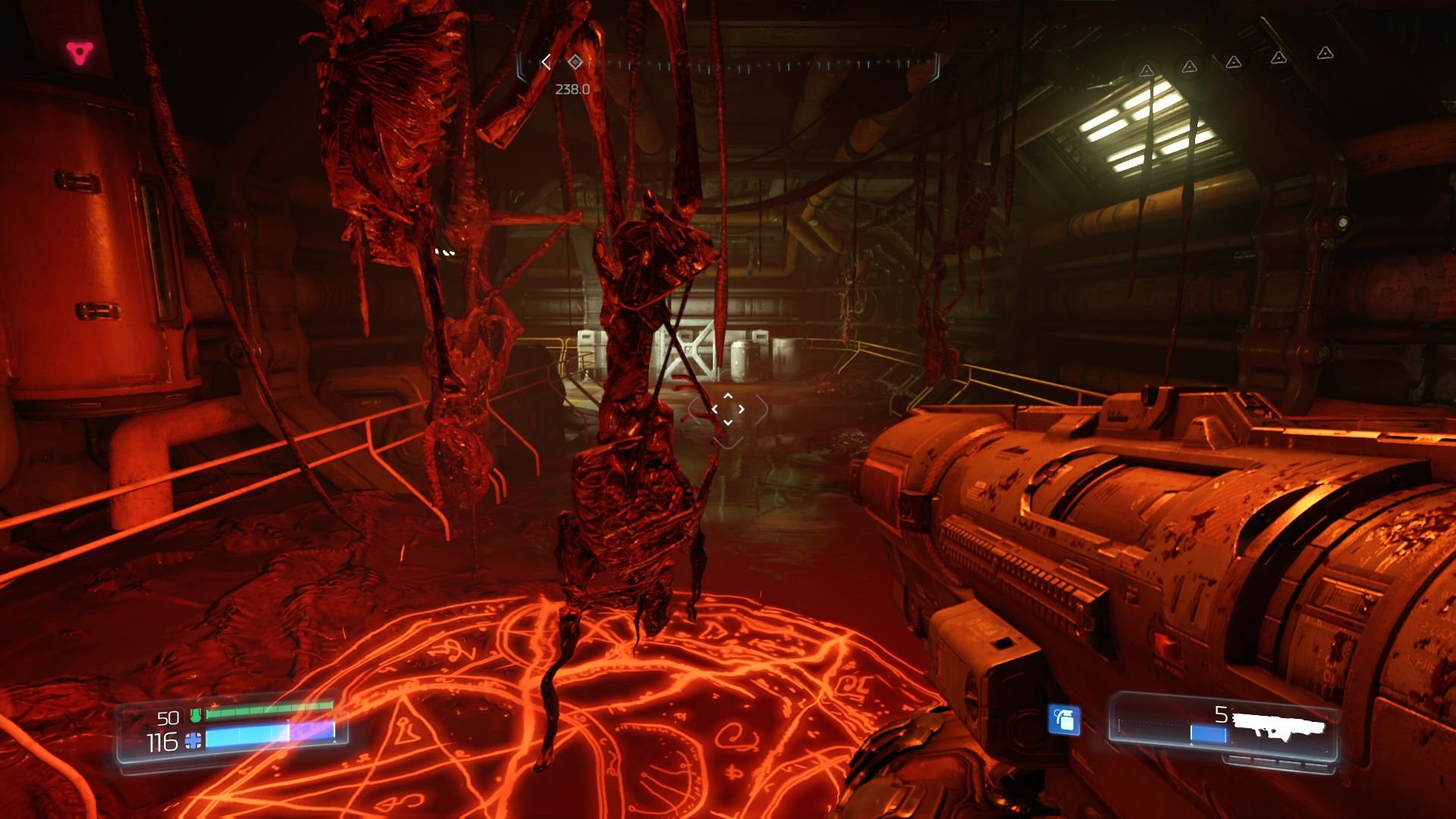Select the heading readout labeled 238.0
The image size is (1456, 819).
pos(573,88)
